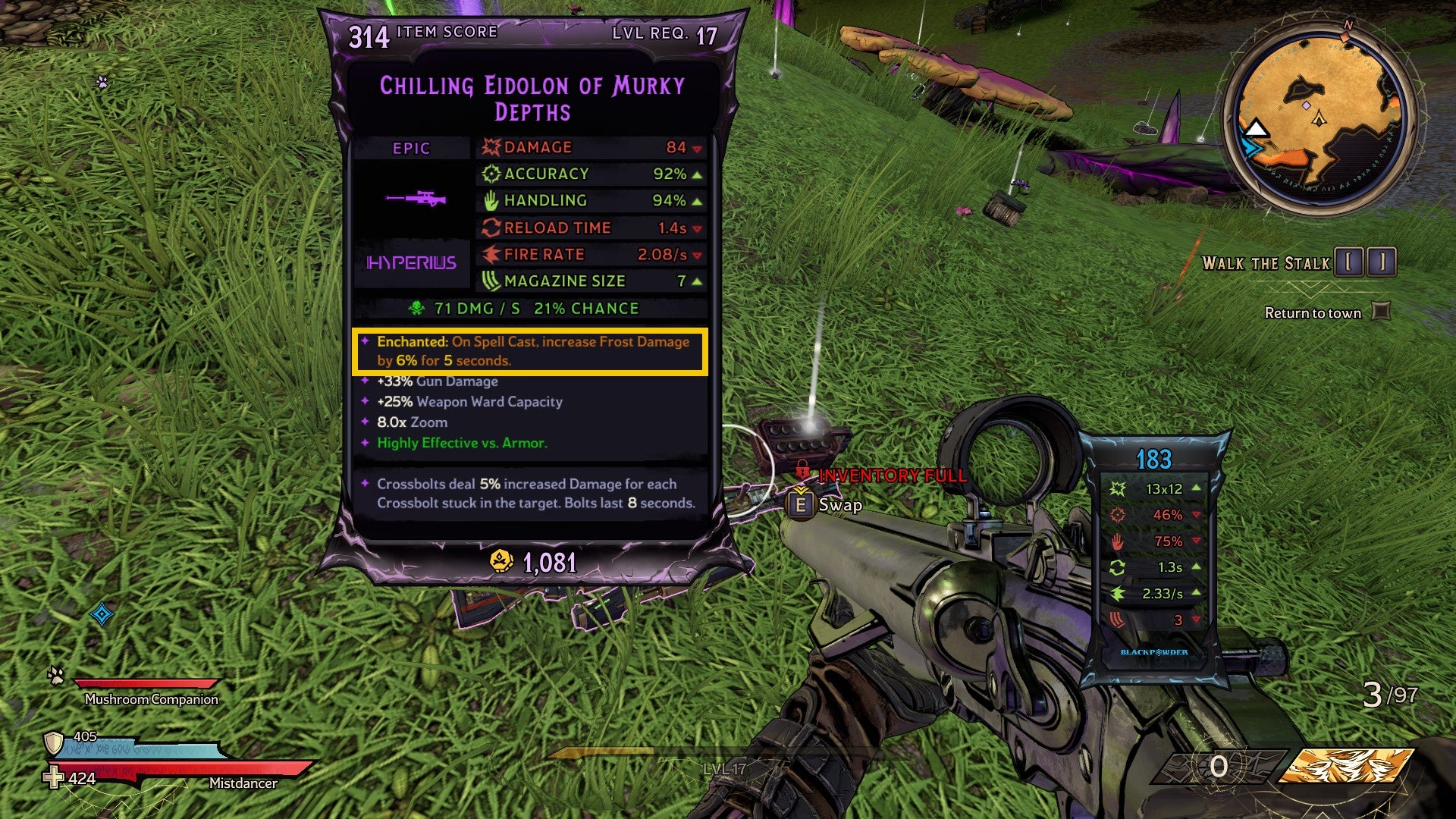Click the Hyperius manufacturer logo
The height and width of the screenshot is (819, 1456).
[x=410, y=263]
